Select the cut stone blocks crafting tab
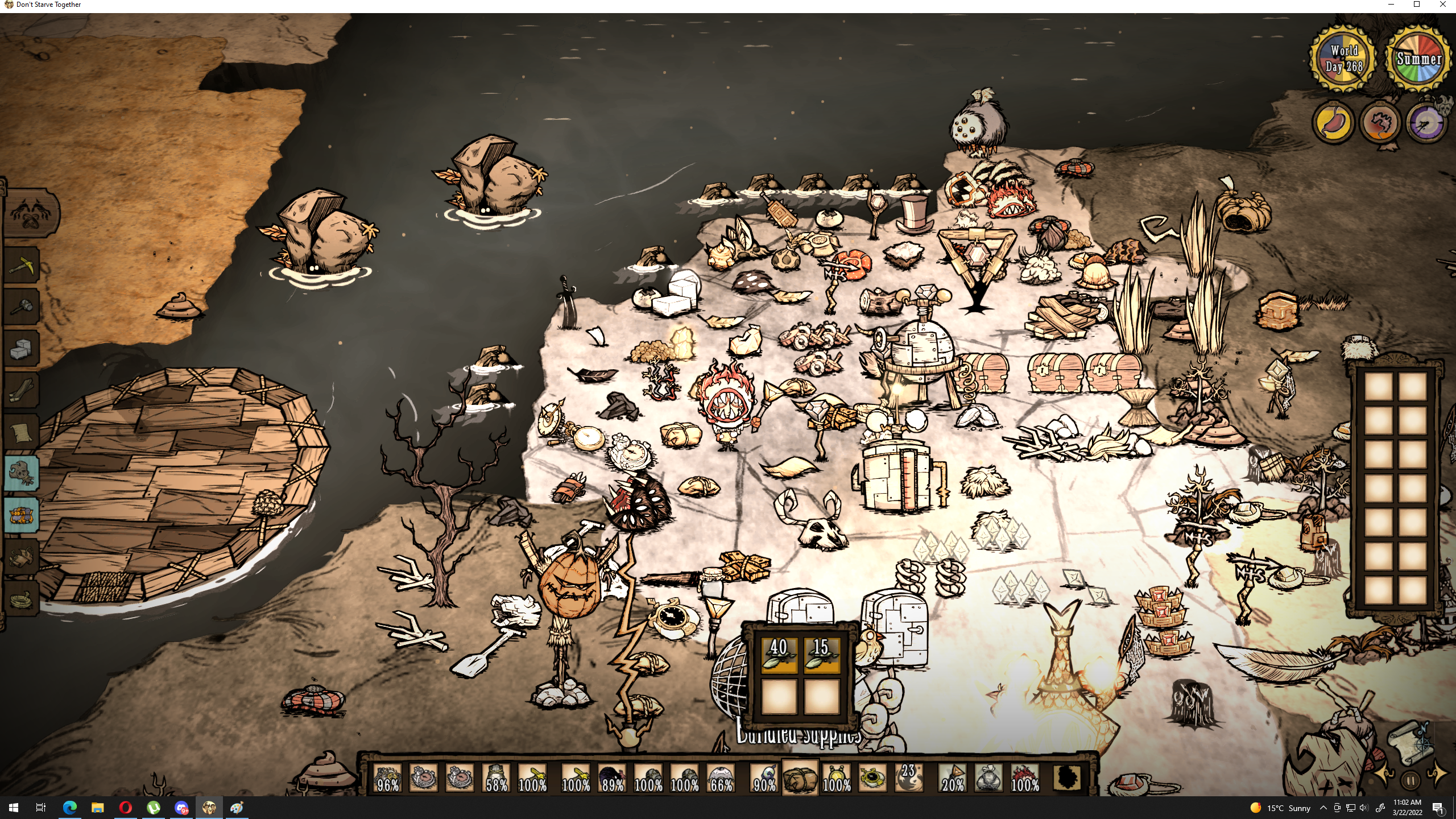Image resolution: width=1456 pixels, height=819 pixels. (22, 348)
